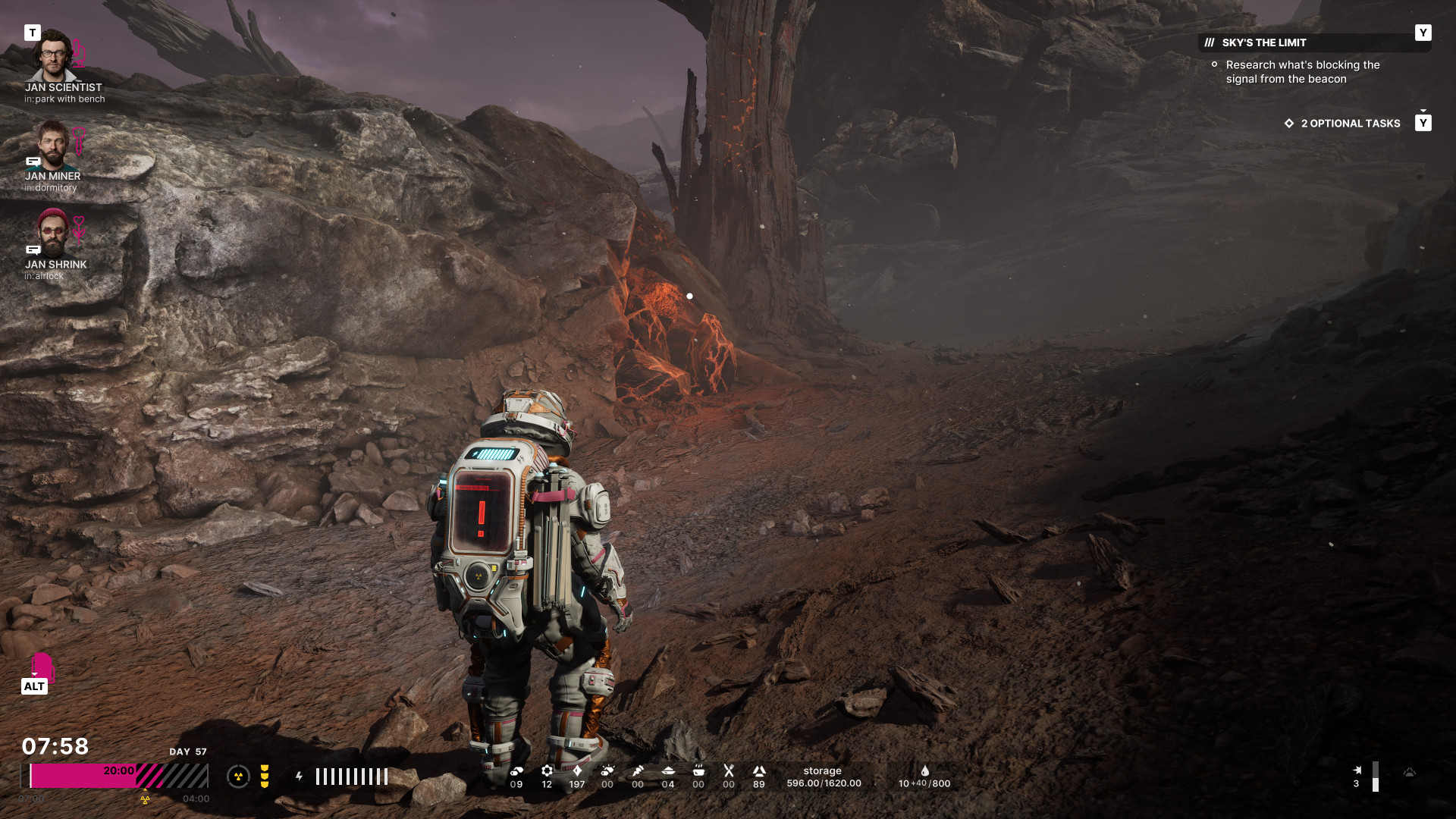The width and height of the screenshot is (1456, 819).
Task: Open the Sky's The Limit objective tracker
Action: coord(1263,42)
